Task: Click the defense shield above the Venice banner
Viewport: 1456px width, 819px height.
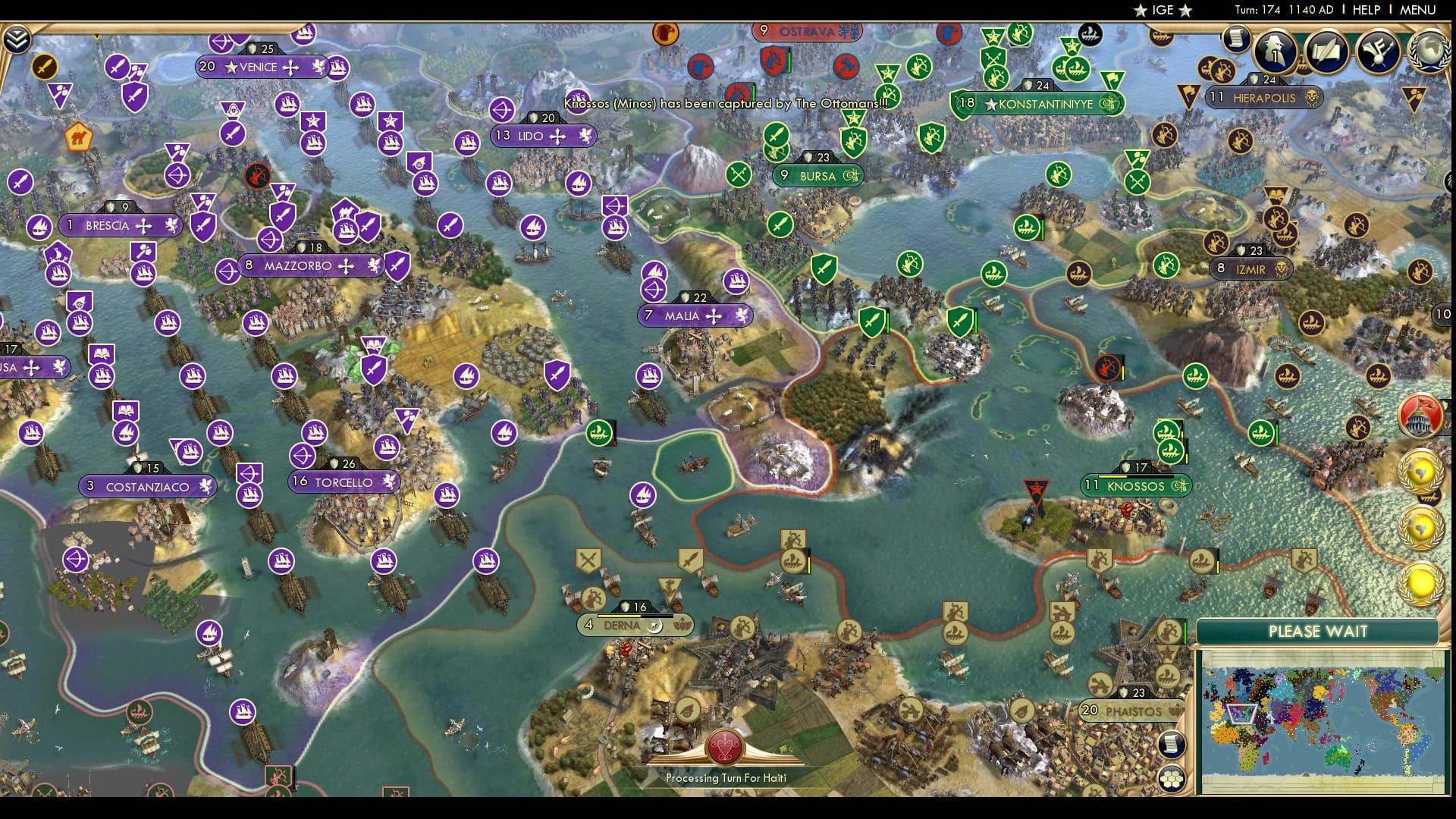Action: point(250,49)
